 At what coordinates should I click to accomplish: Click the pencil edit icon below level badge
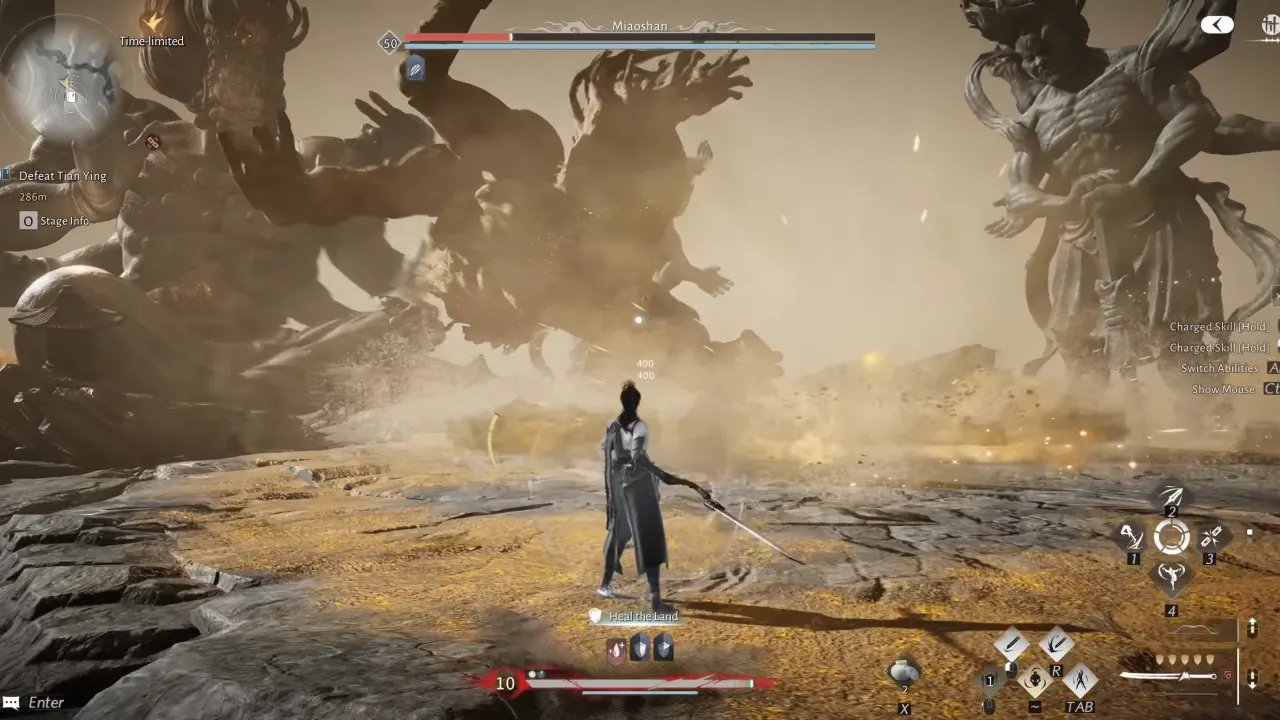tap(415, 69)
